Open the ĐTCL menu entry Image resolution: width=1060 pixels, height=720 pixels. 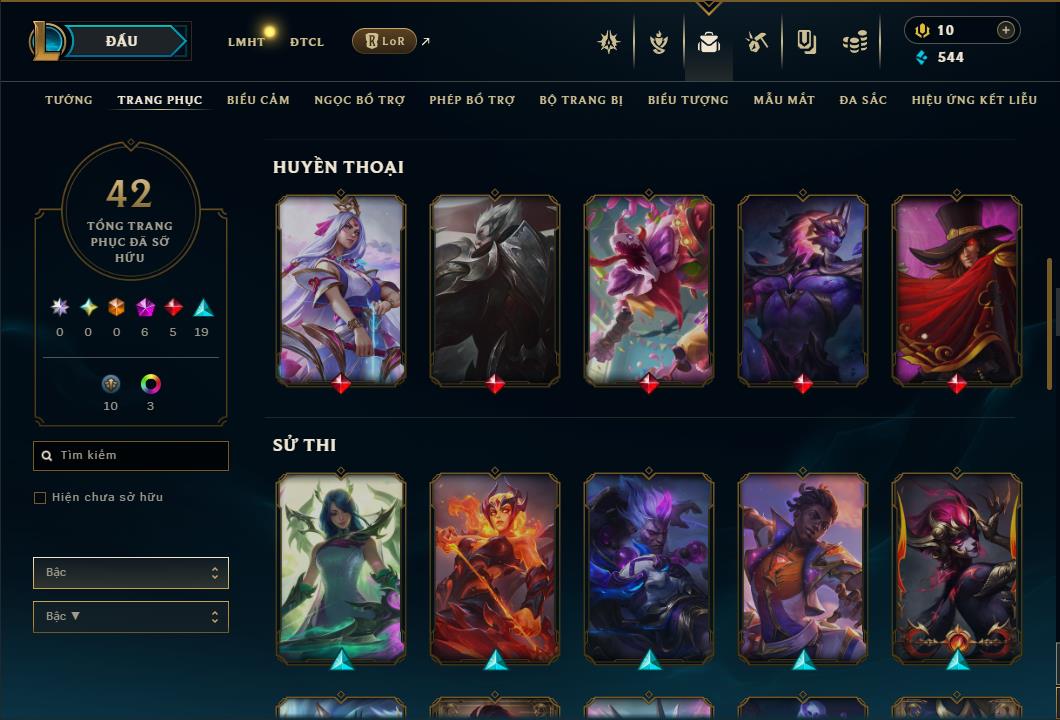click(x=307, y=42)
